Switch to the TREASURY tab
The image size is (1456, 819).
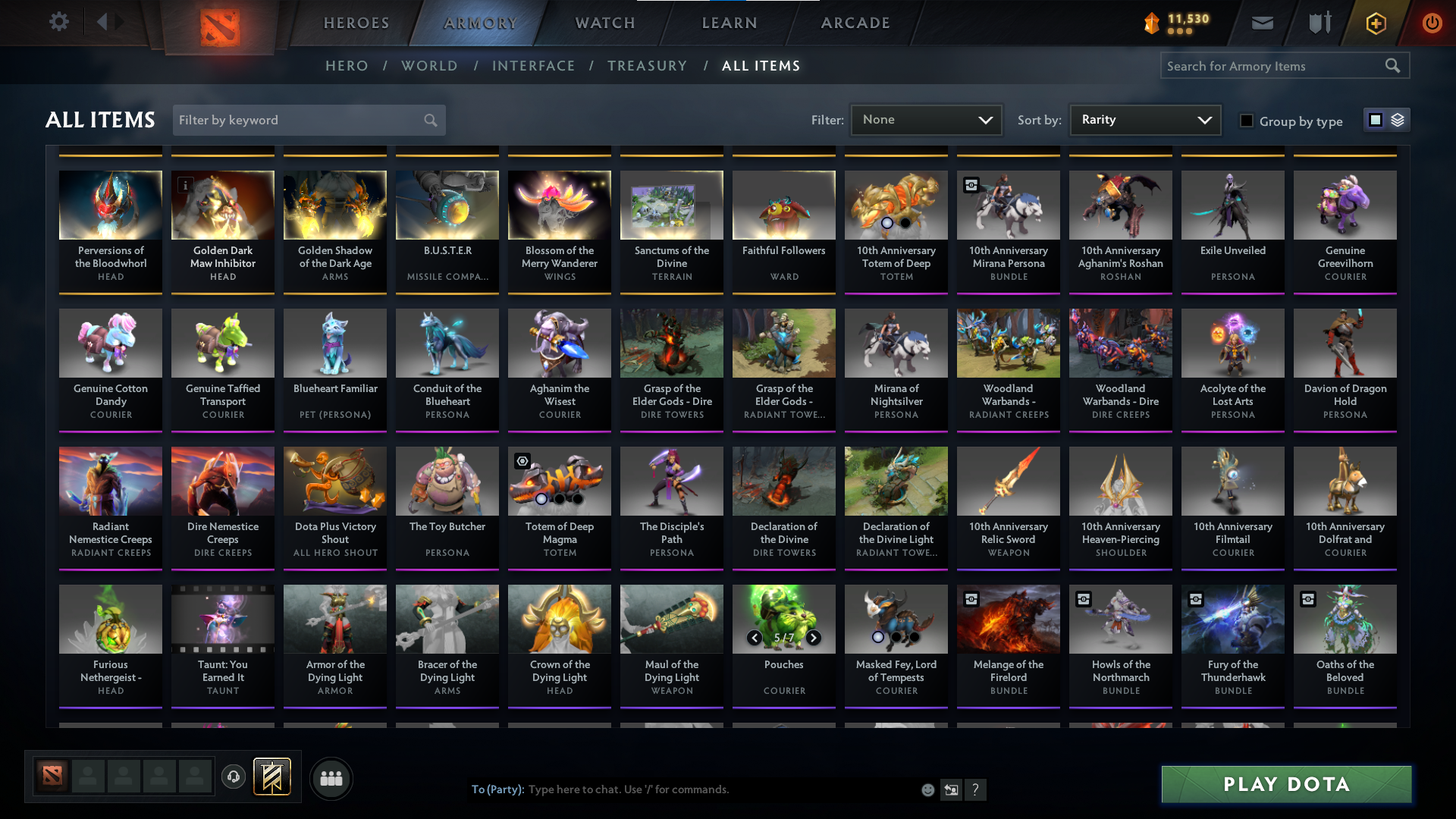(647, 66)
